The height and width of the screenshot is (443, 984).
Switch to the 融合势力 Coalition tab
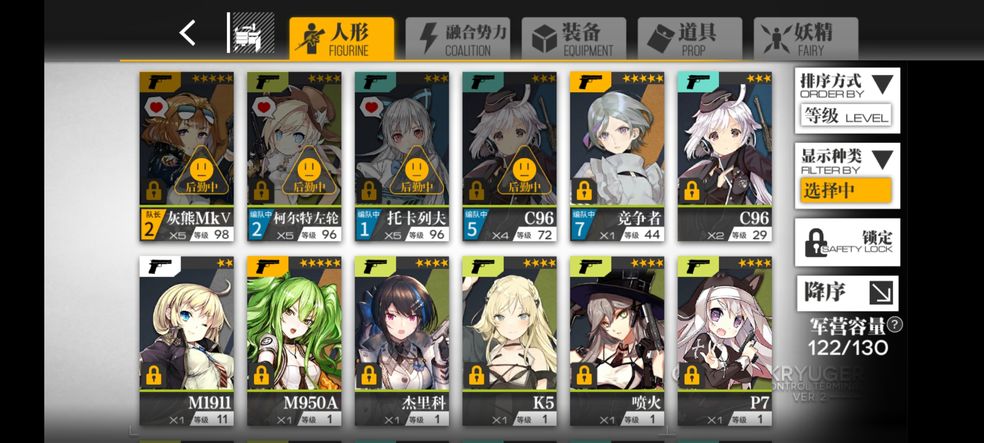458,38
